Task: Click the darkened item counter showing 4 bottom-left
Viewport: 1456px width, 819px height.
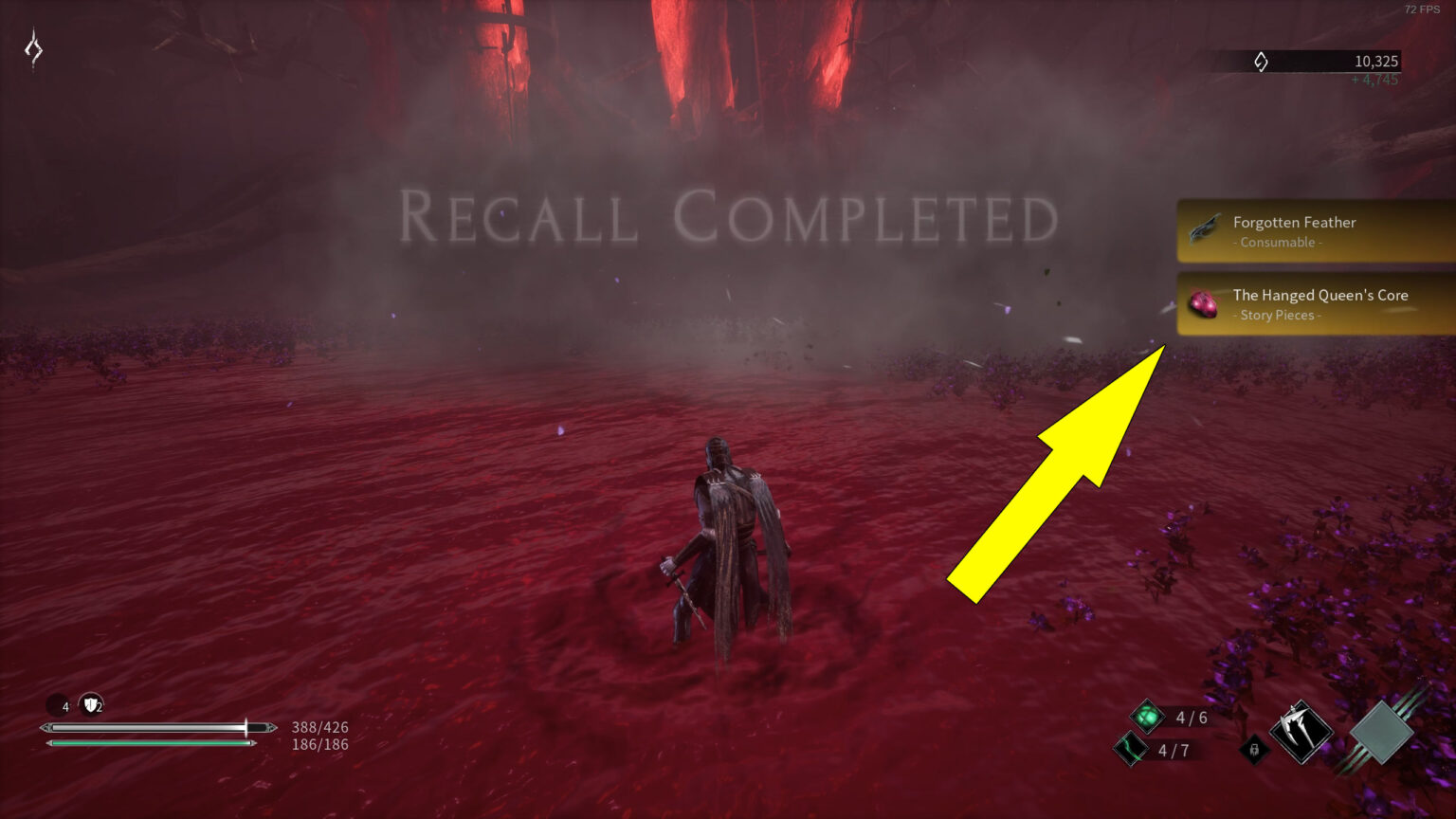Action: [57, 706]
